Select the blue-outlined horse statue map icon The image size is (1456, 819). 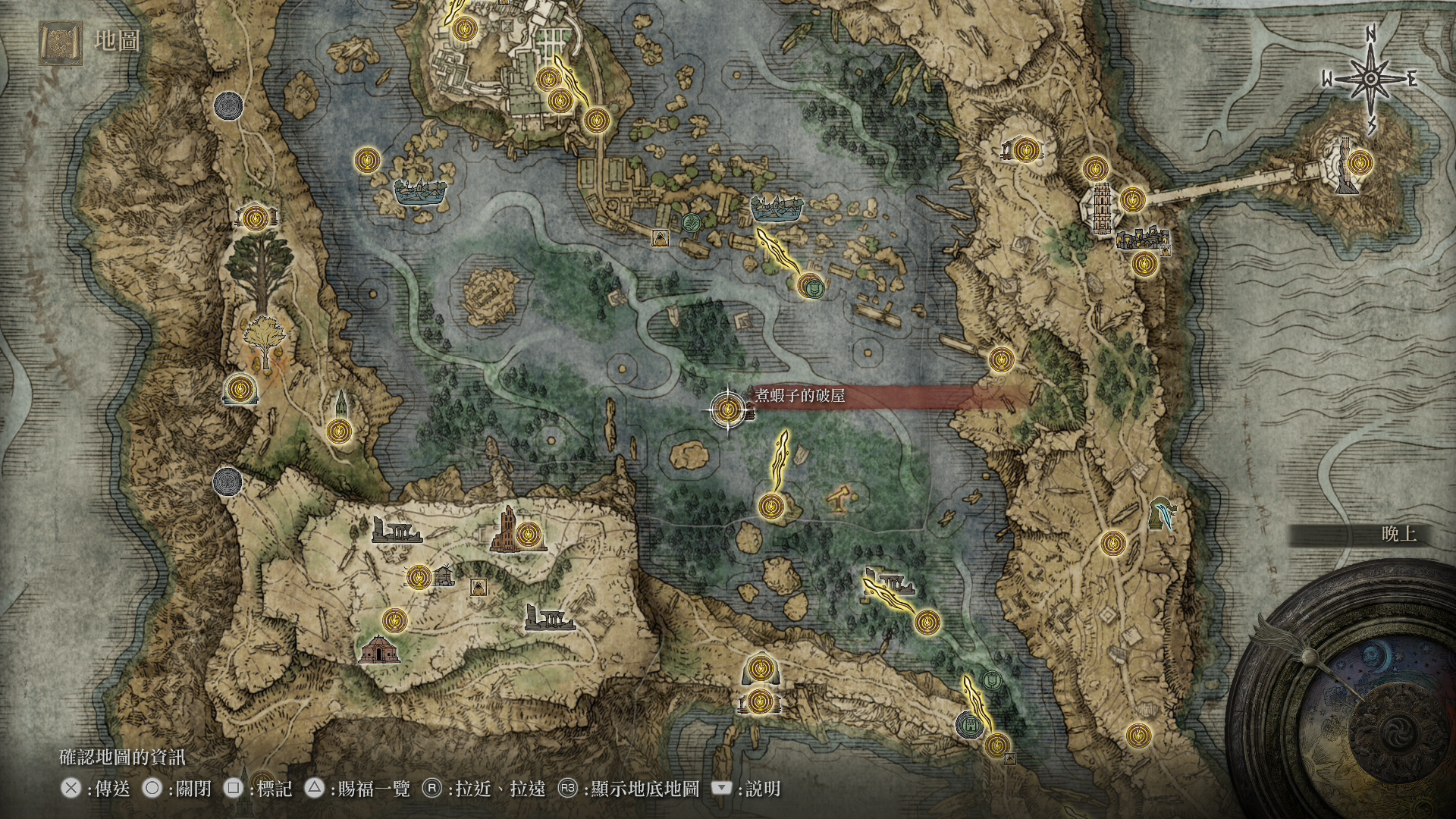(1161, 513)
